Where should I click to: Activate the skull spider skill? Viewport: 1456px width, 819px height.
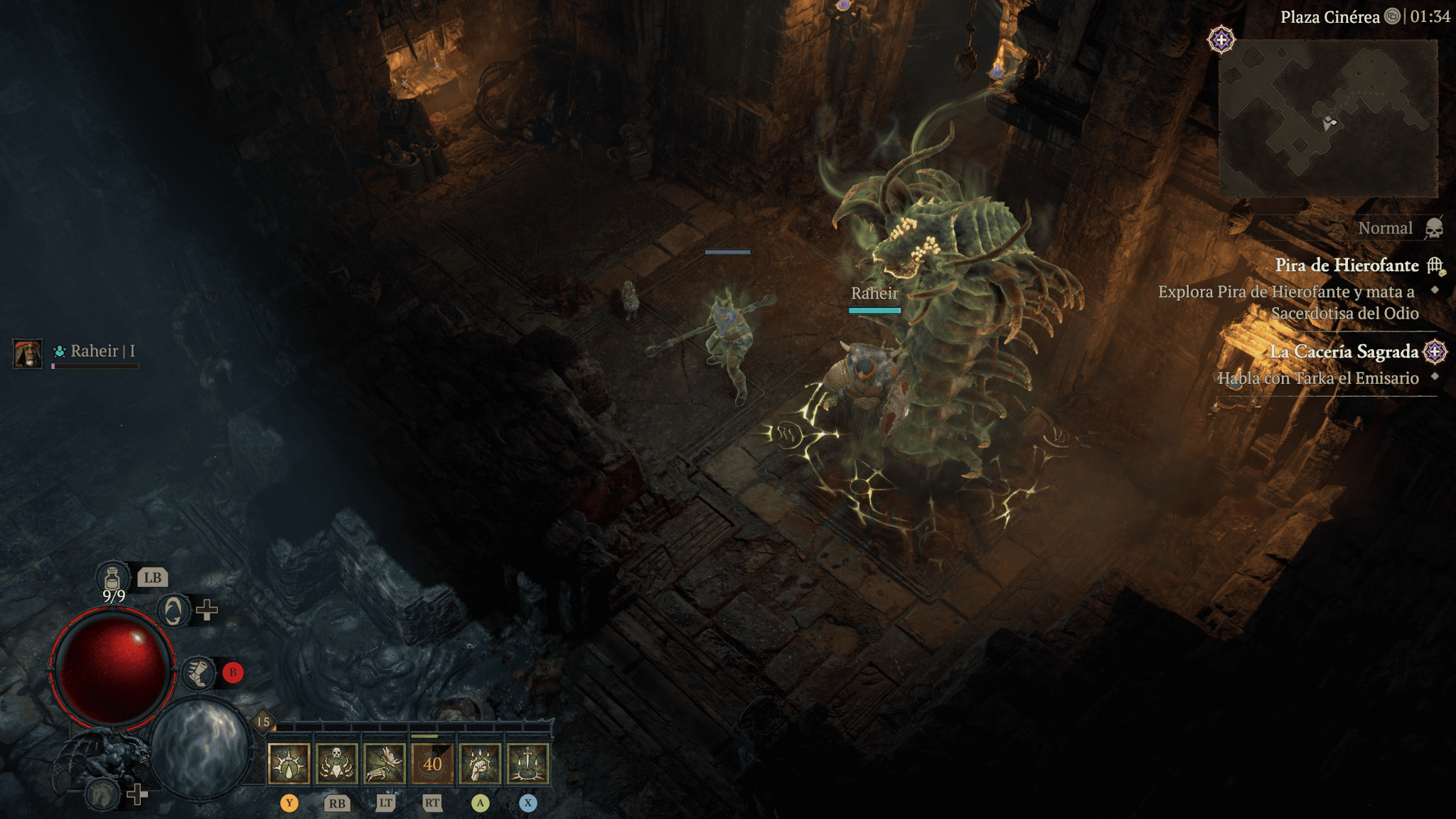[337, 764]
